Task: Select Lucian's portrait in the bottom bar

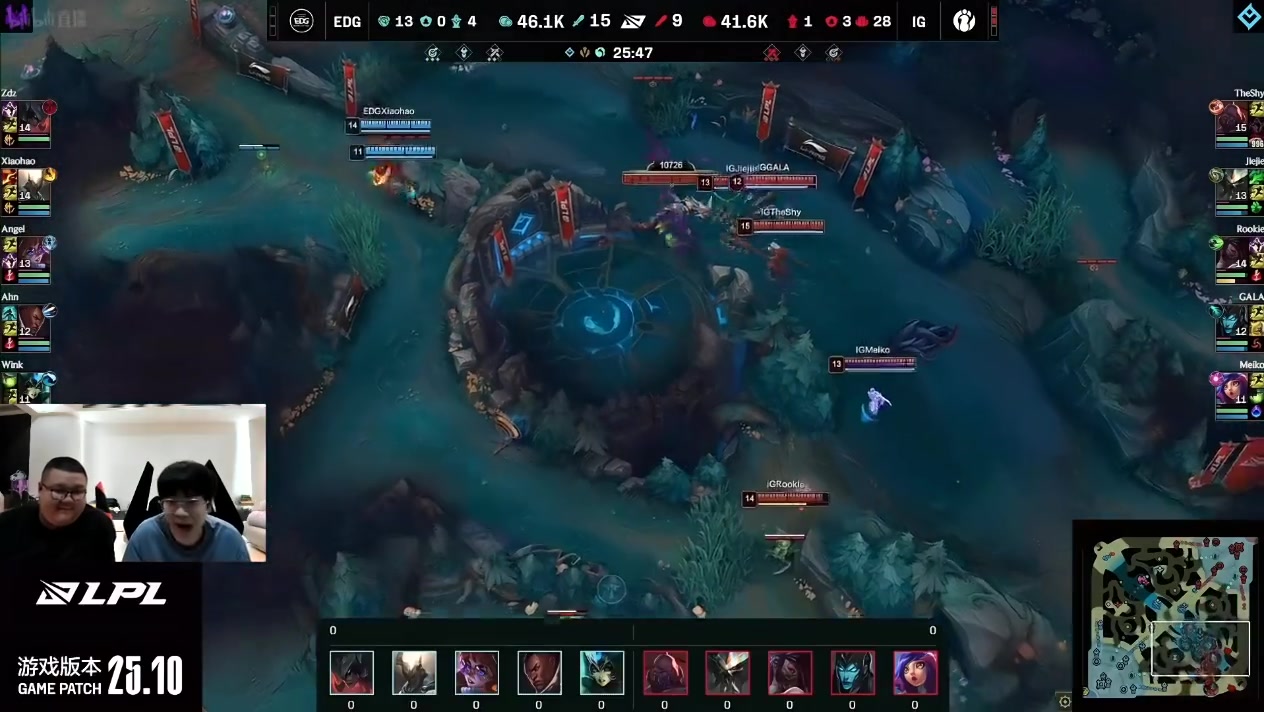Action: [539, 673]
